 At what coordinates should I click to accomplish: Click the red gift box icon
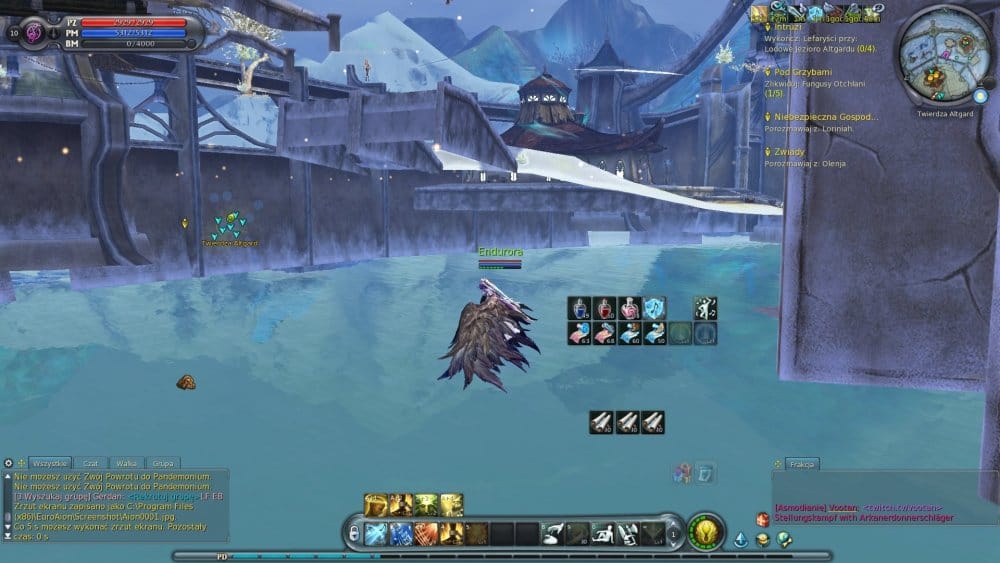(762, 520)
